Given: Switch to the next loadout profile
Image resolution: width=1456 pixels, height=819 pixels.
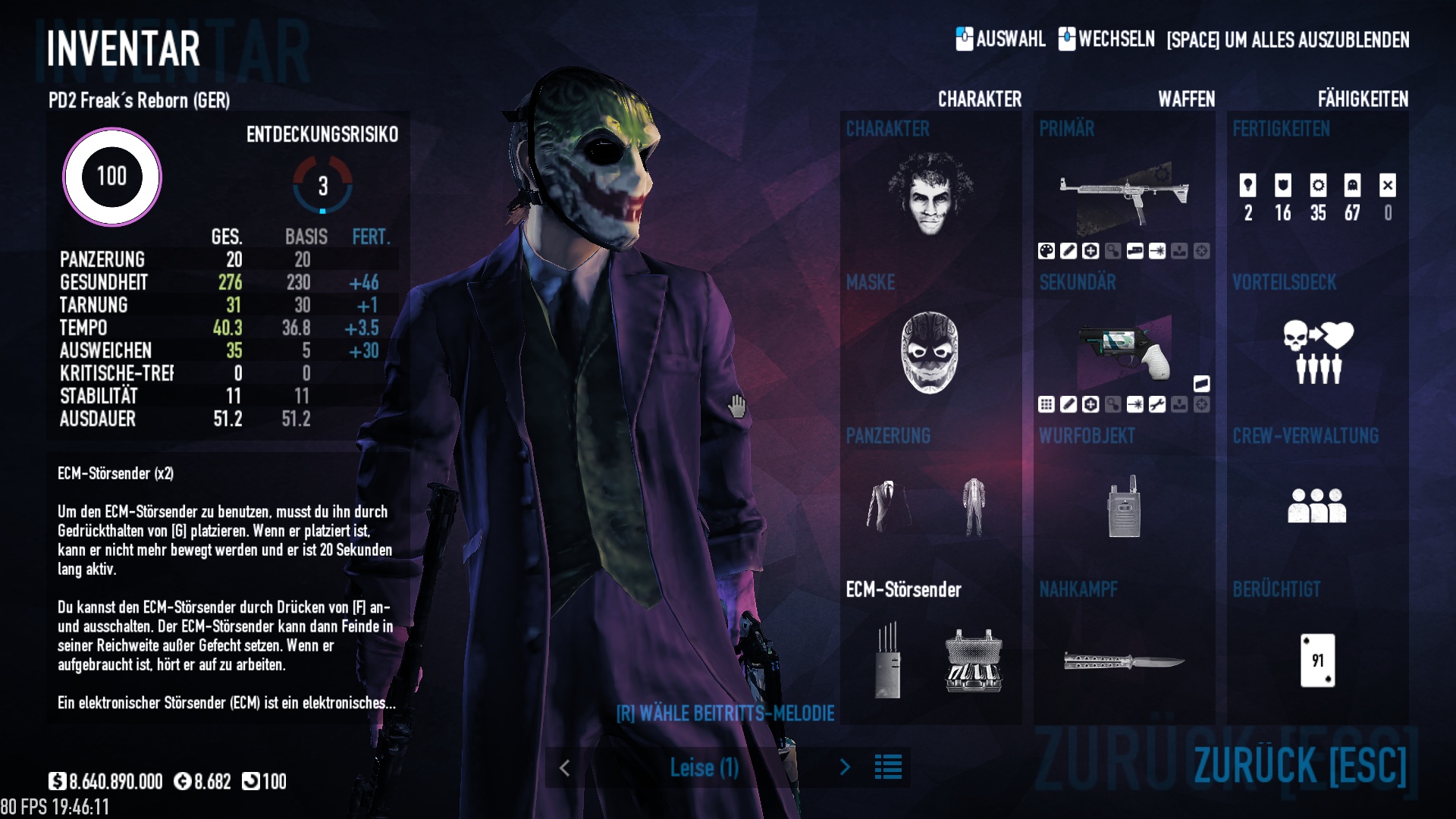Looking at the screenshot, I should tap(846, 767).
